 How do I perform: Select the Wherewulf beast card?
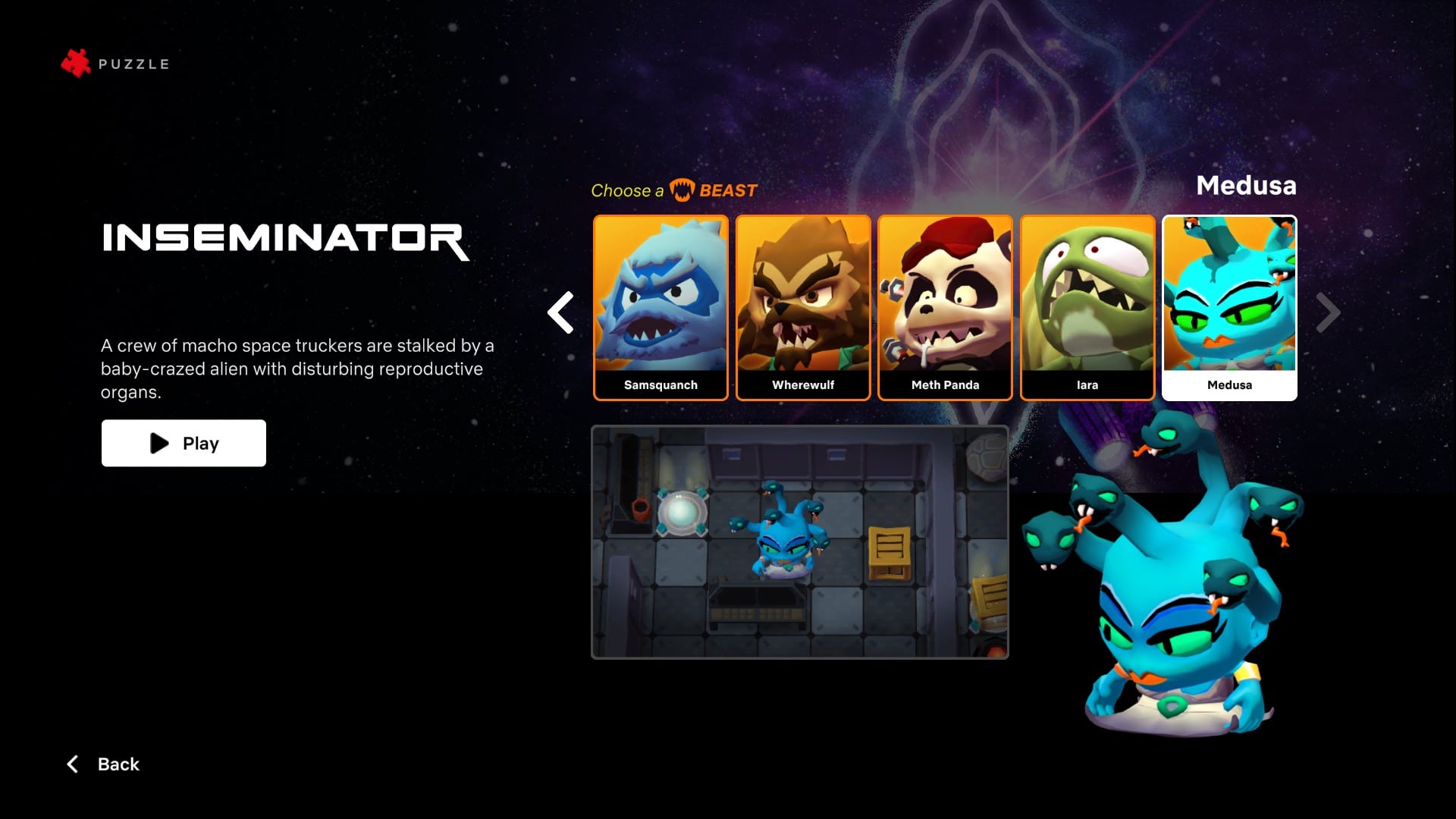click(803, 307)
